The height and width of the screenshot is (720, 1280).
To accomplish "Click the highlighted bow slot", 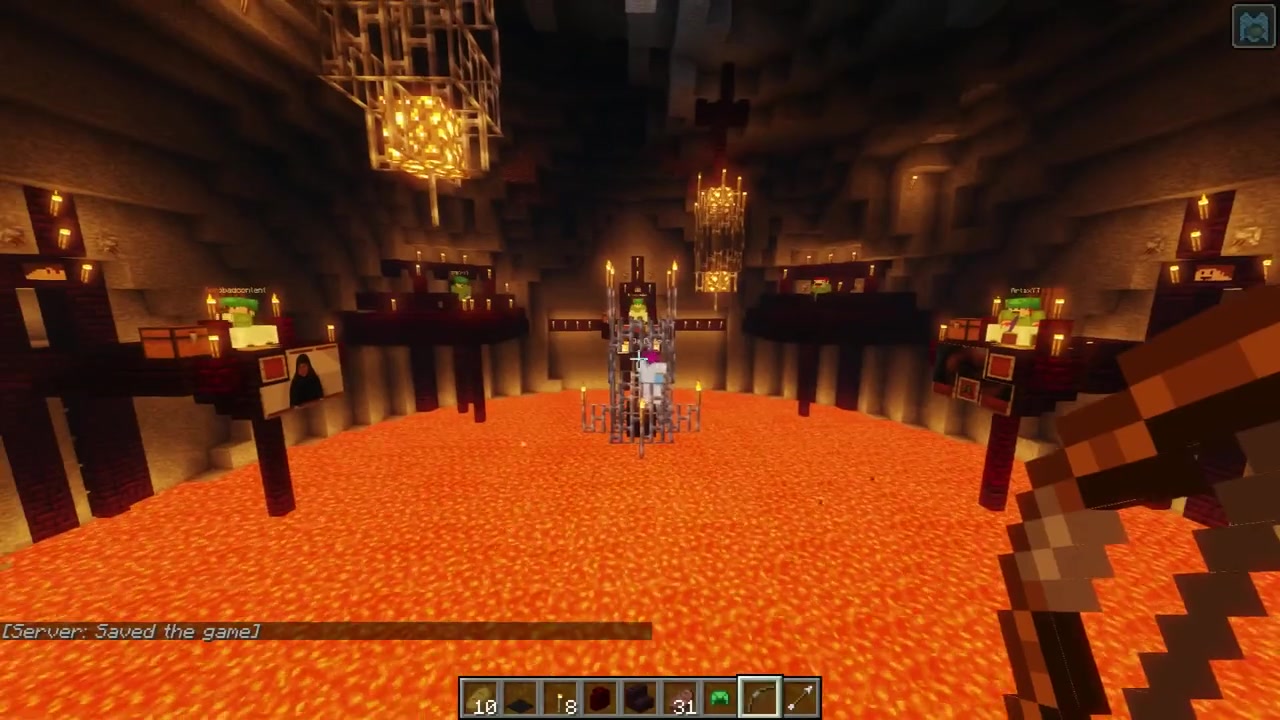I will [x=760, y=698].
